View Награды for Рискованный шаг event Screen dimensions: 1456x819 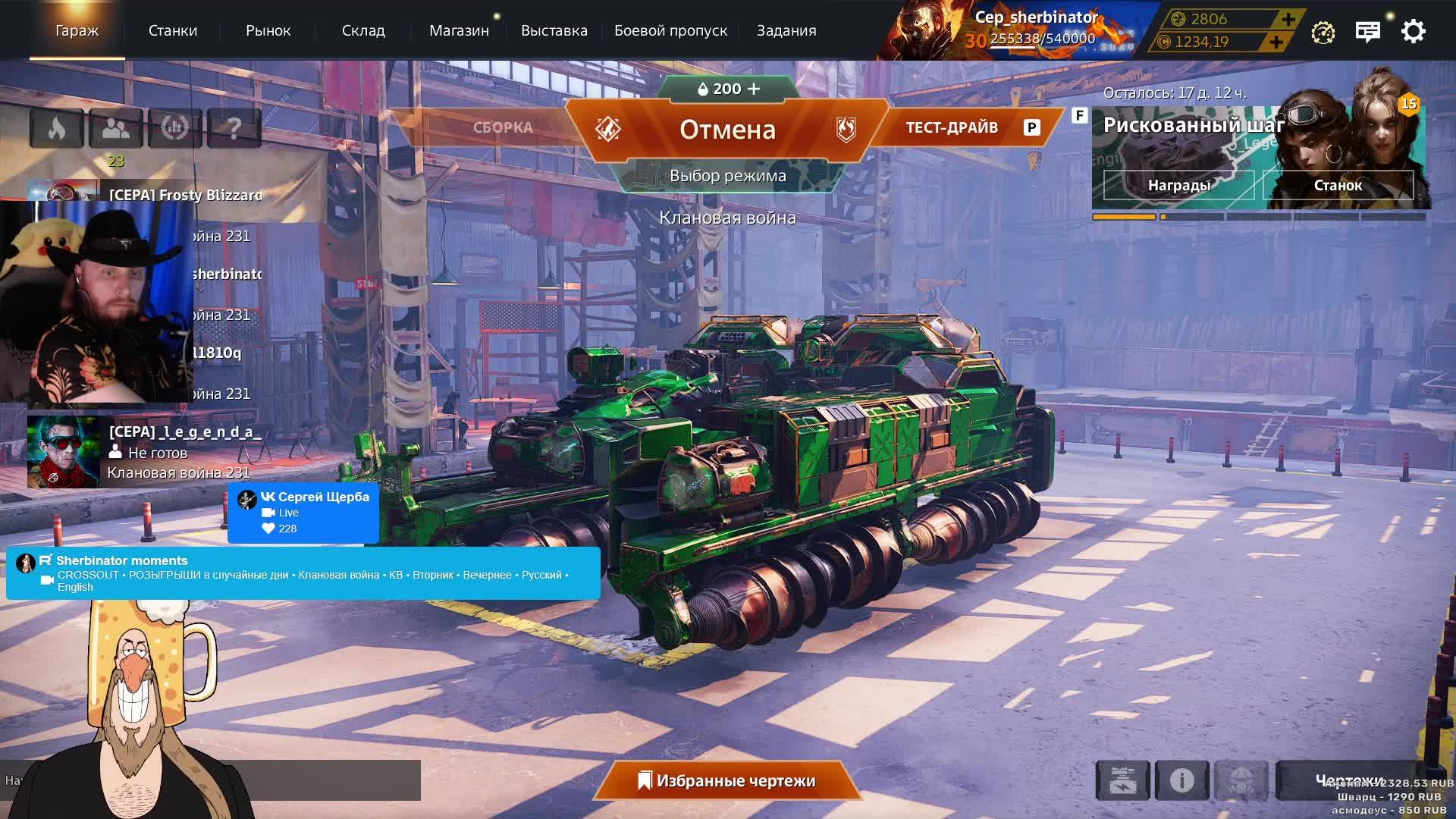(1178, 185)
